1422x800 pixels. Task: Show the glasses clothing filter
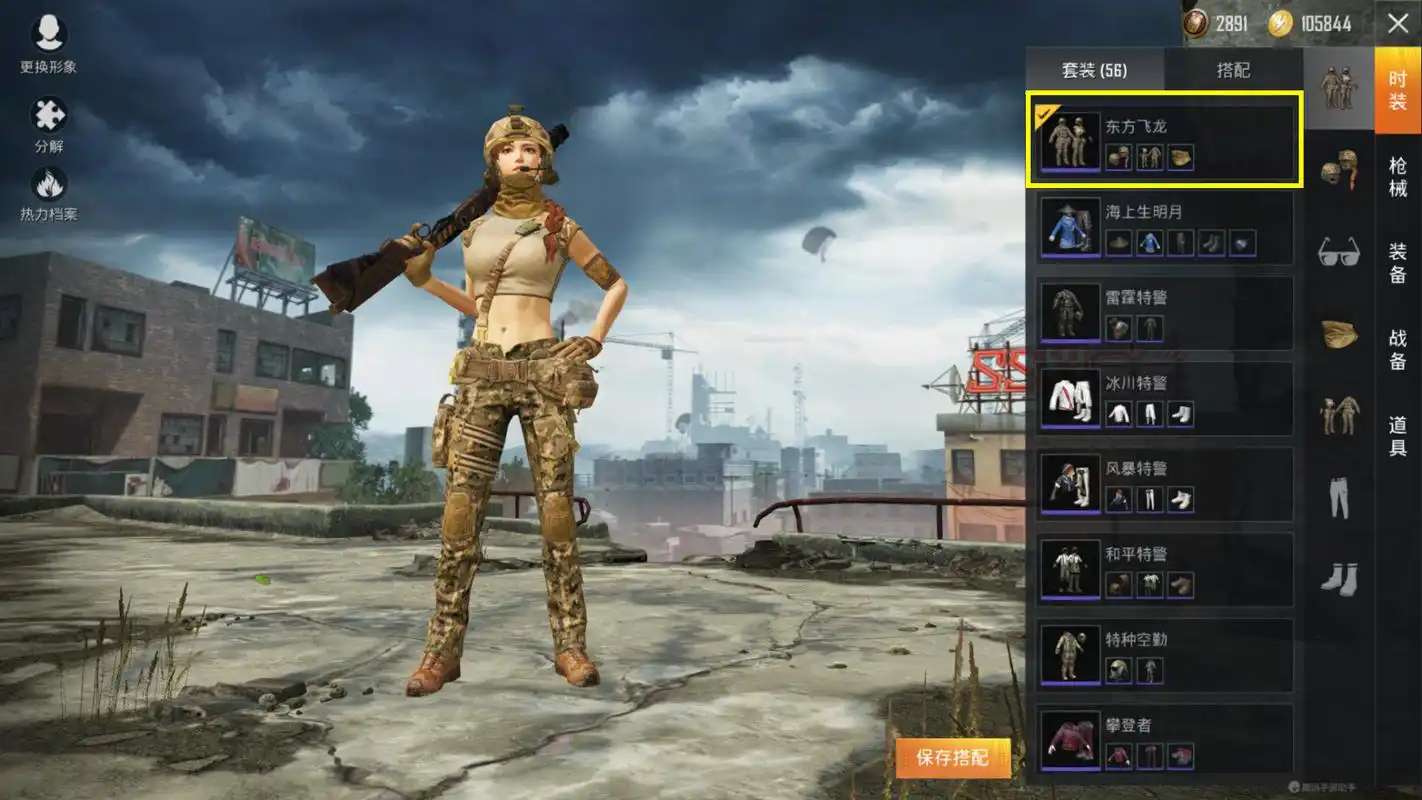click(x=1338, y=251)
